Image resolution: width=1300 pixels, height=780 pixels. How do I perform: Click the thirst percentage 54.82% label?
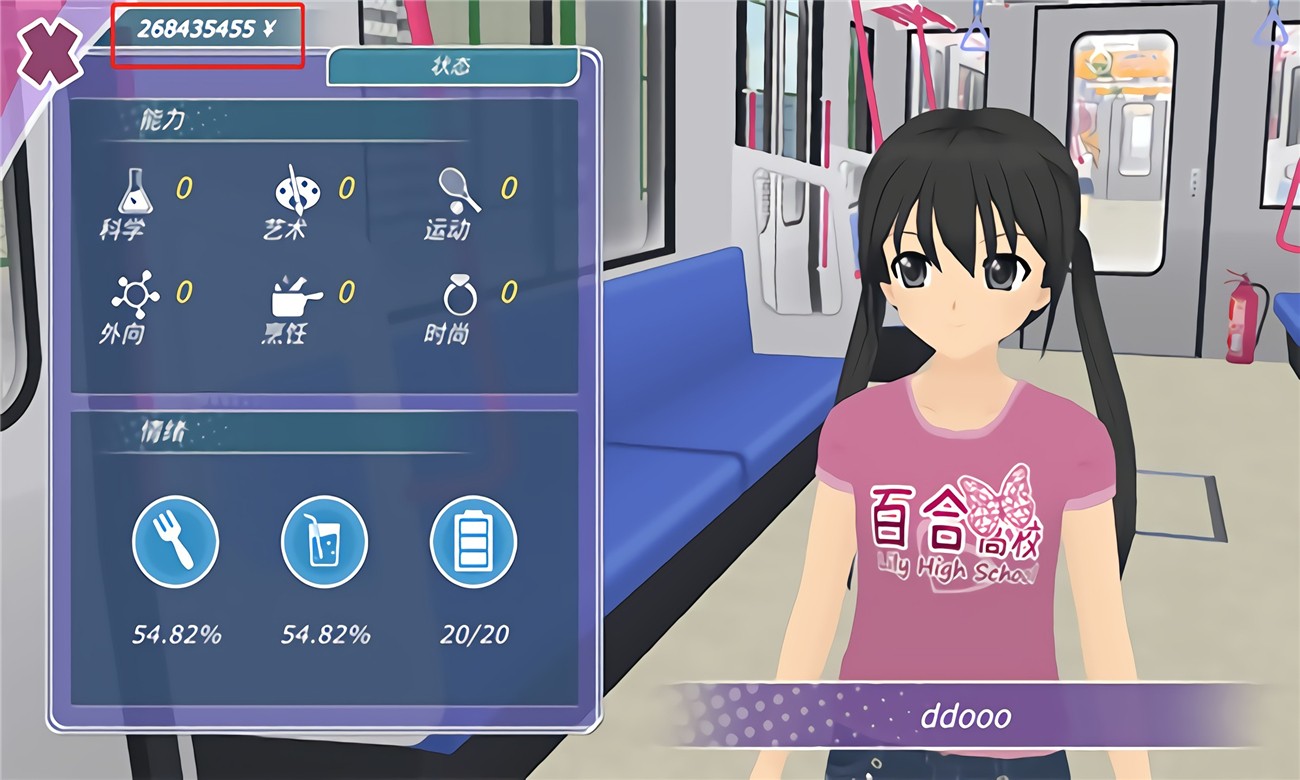[324, 633]
